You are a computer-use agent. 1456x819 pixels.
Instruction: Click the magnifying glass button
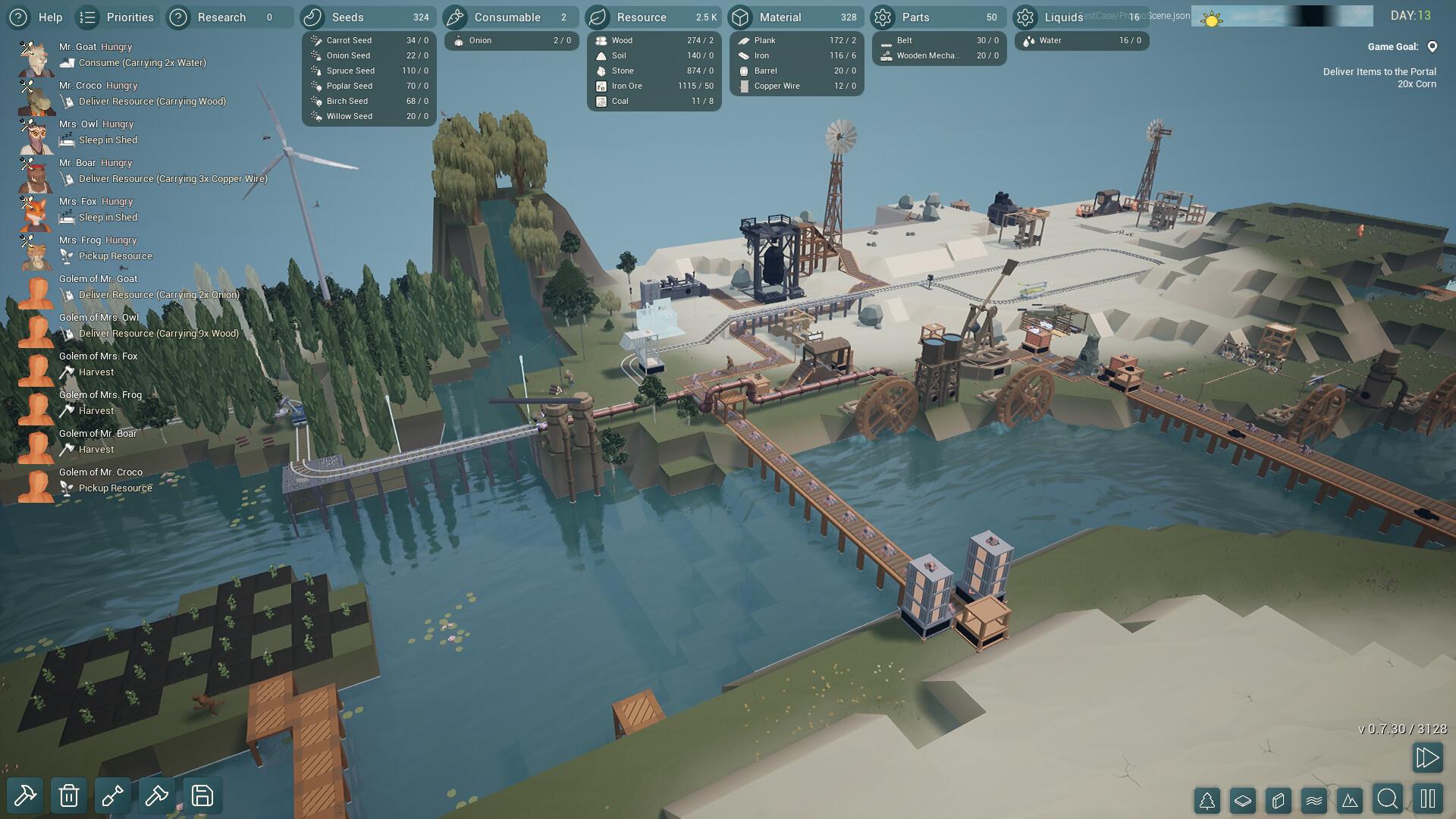(x=1388, y=799)
